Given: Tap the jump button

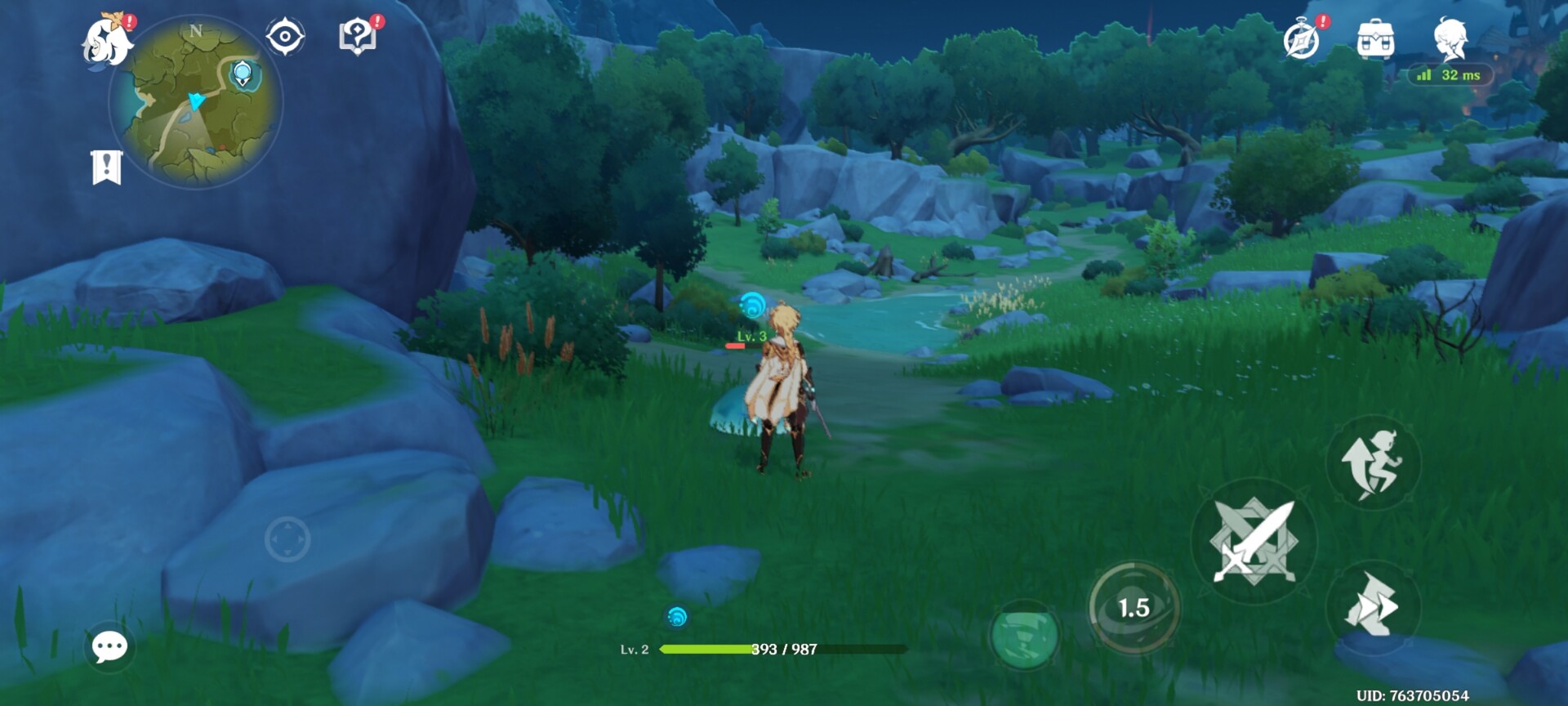Looking at the screenshot, I should [1373, 463].
